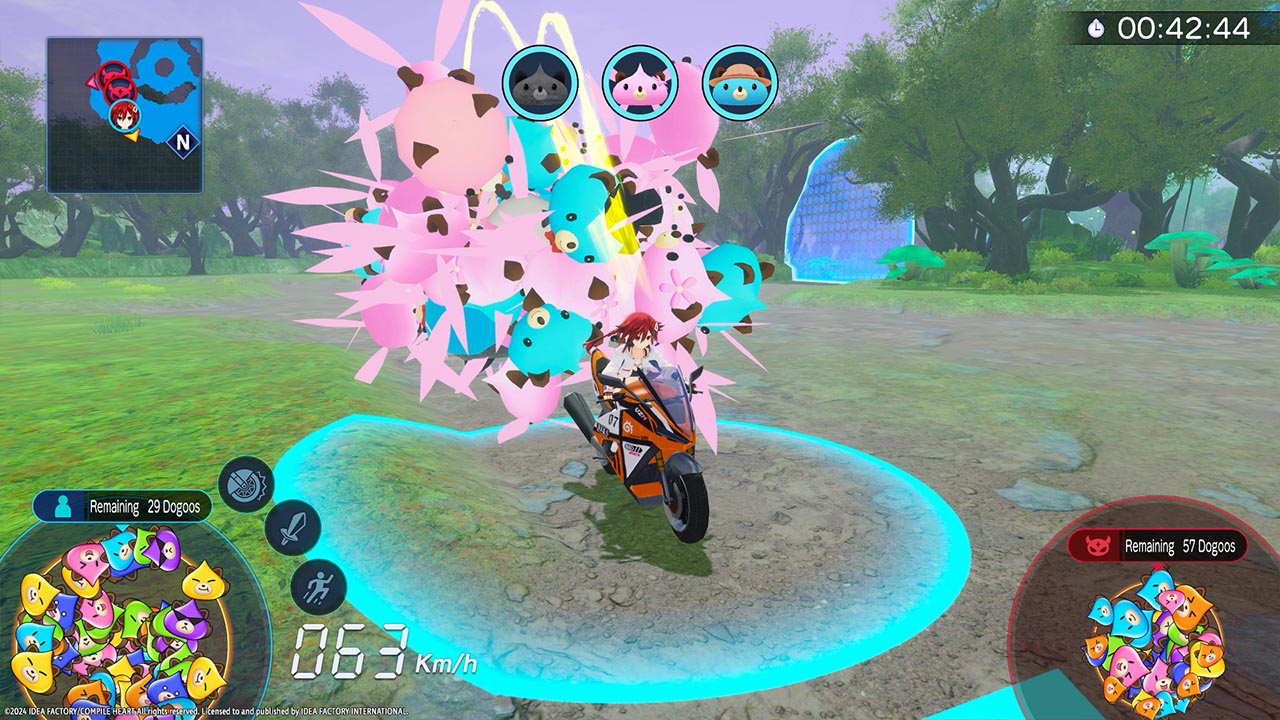Image resolution: width=1280 pixels, height=720 pixels.
Task: Open the minimap in the corner
Action: [124, 114]
